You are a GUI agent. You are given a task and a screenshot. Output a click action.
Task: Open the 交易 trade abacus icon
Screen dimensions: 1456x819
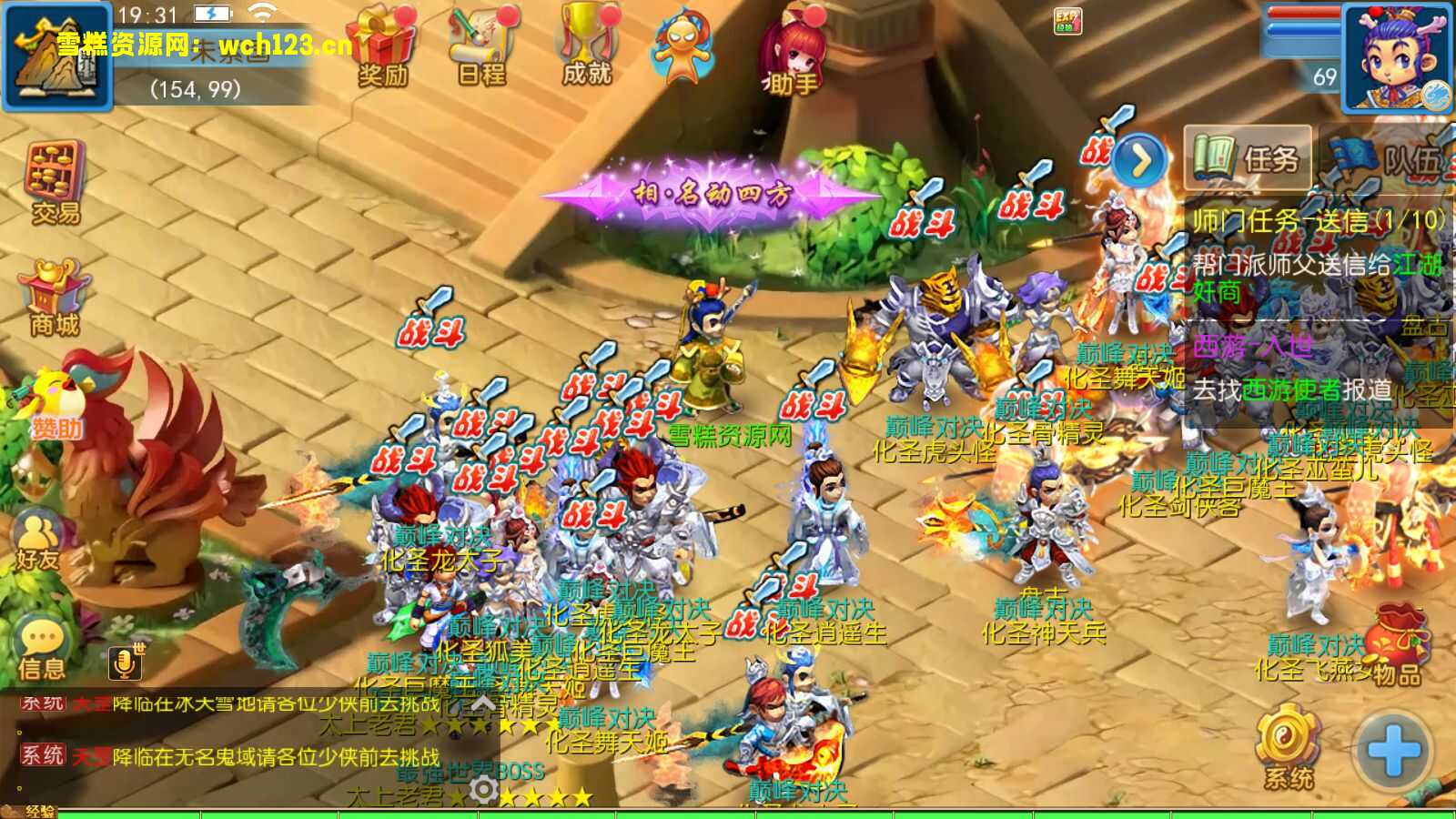click(56, 182)
